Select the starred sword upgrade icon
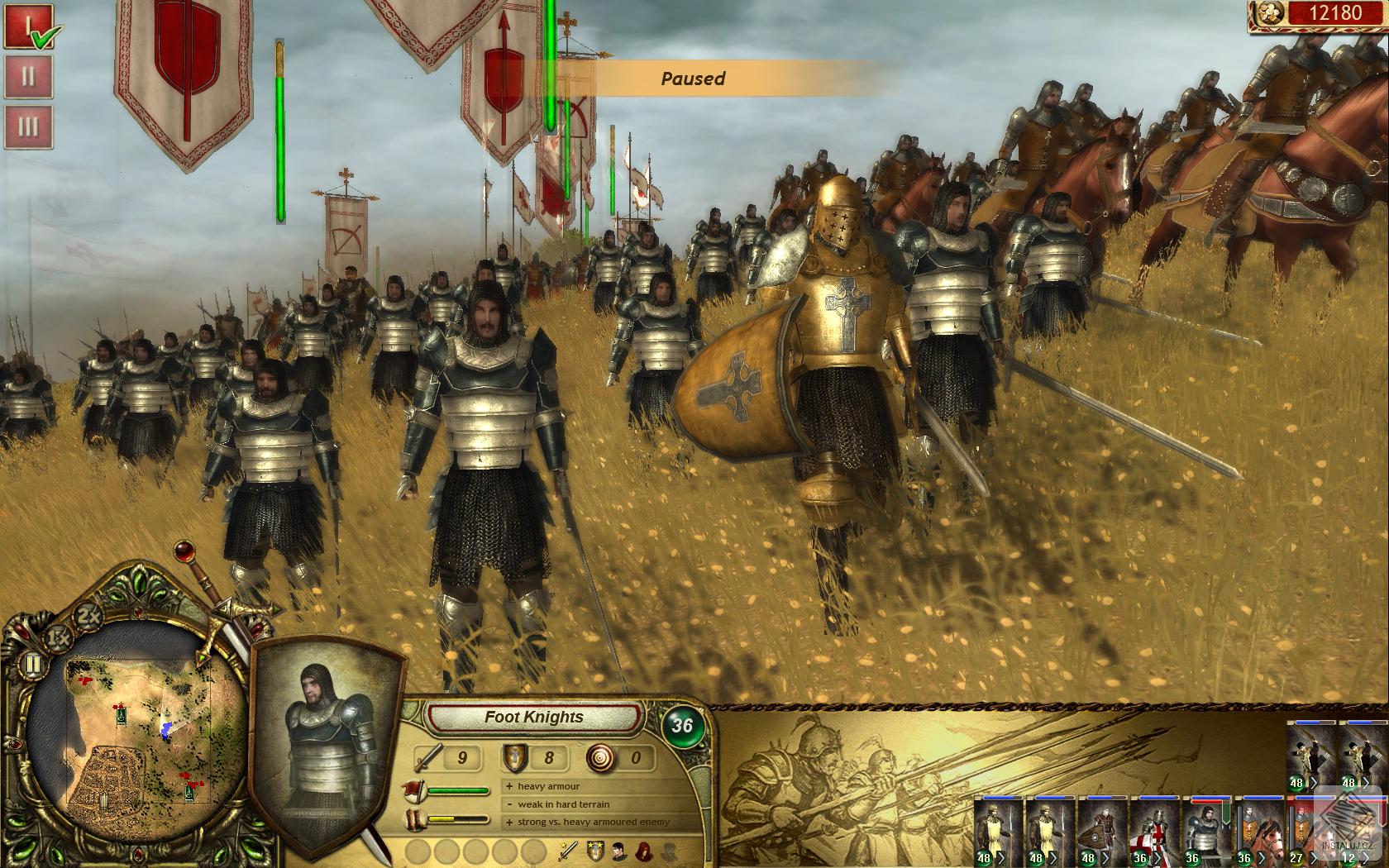1389x868 pixels. click(567, 851)
